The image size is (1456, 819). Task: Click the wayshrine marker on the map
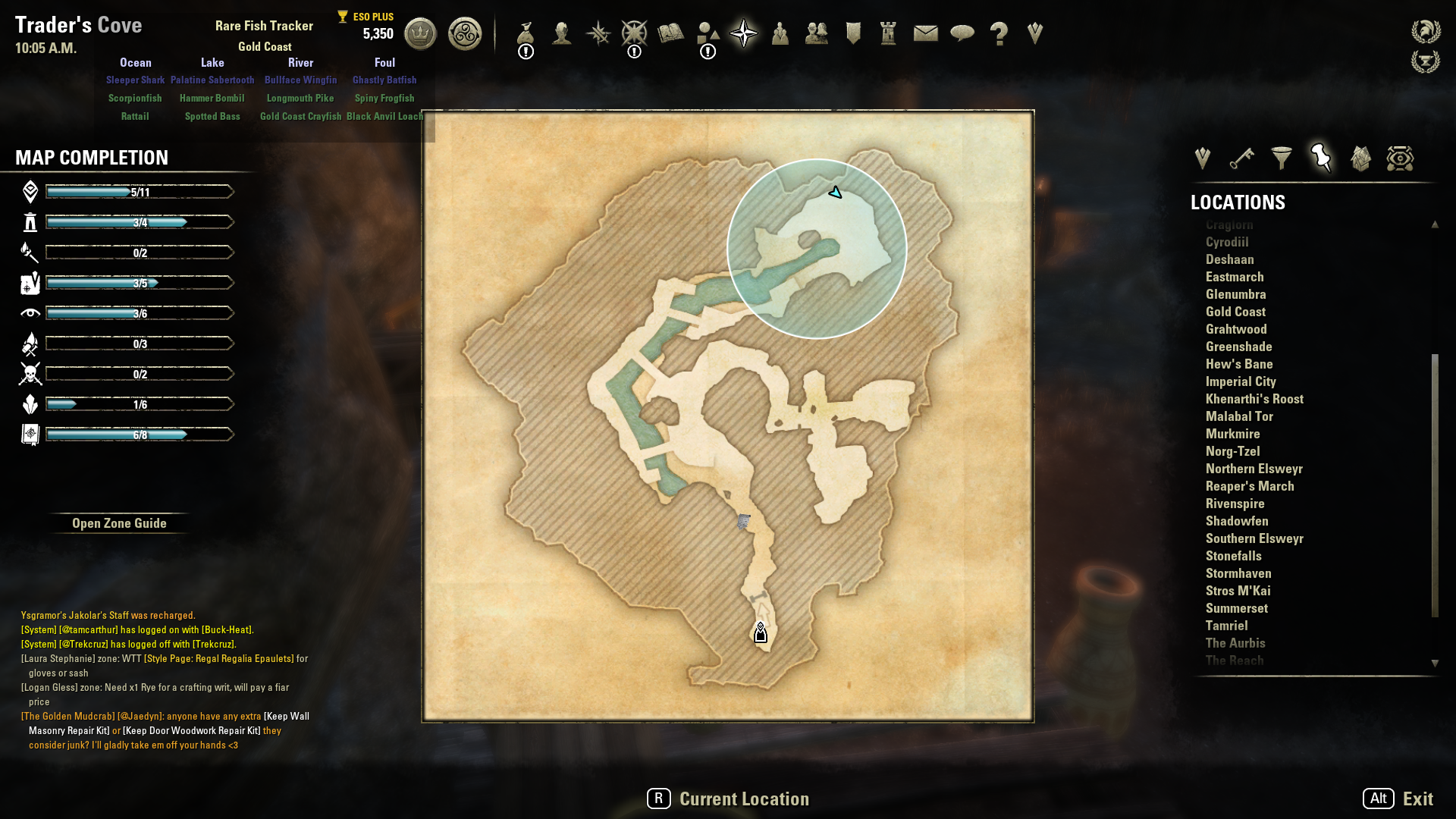(761, 633)
